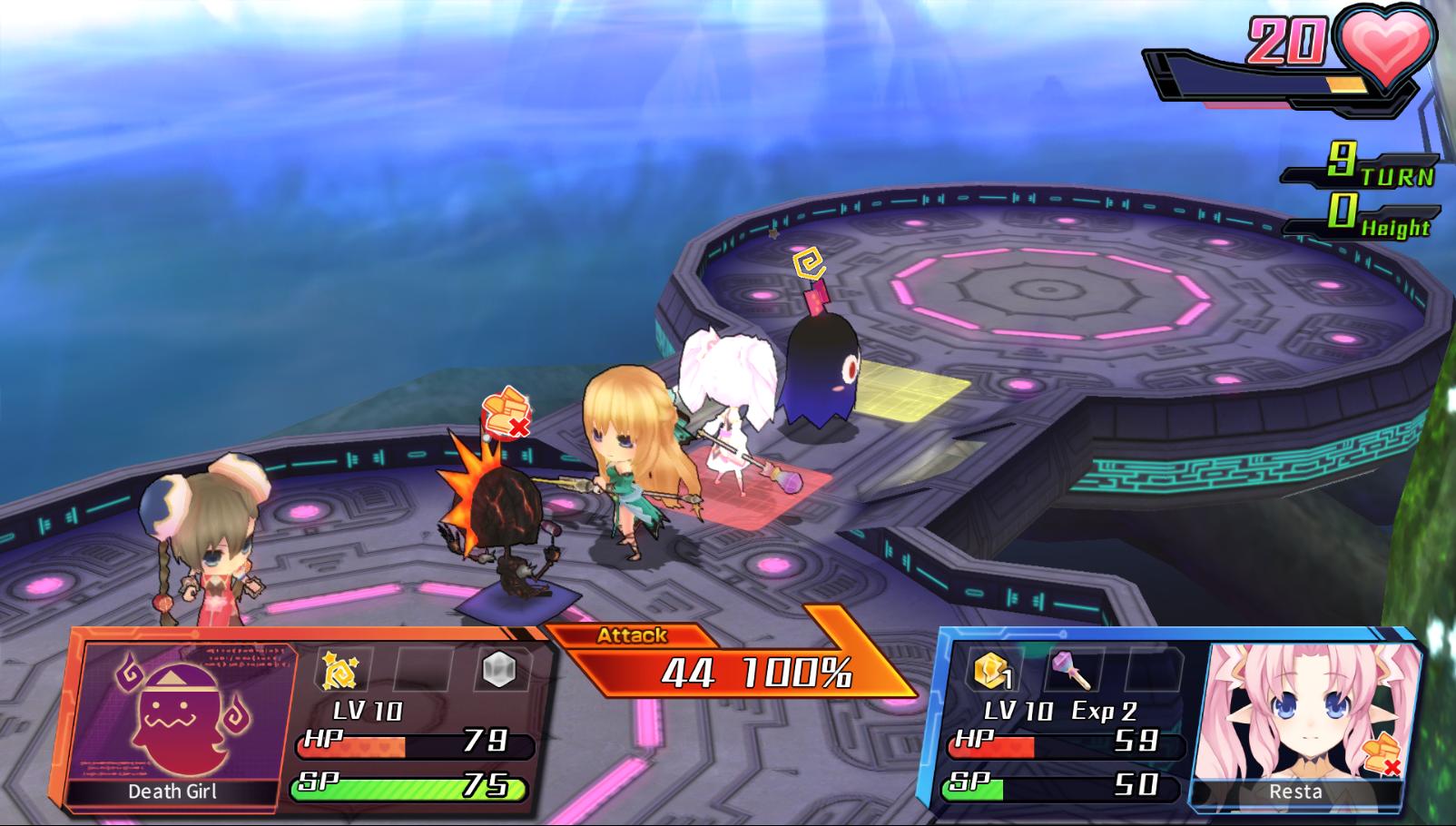
Task: Click the pink heart Lily gauge icon
Action: point(1385,45)
